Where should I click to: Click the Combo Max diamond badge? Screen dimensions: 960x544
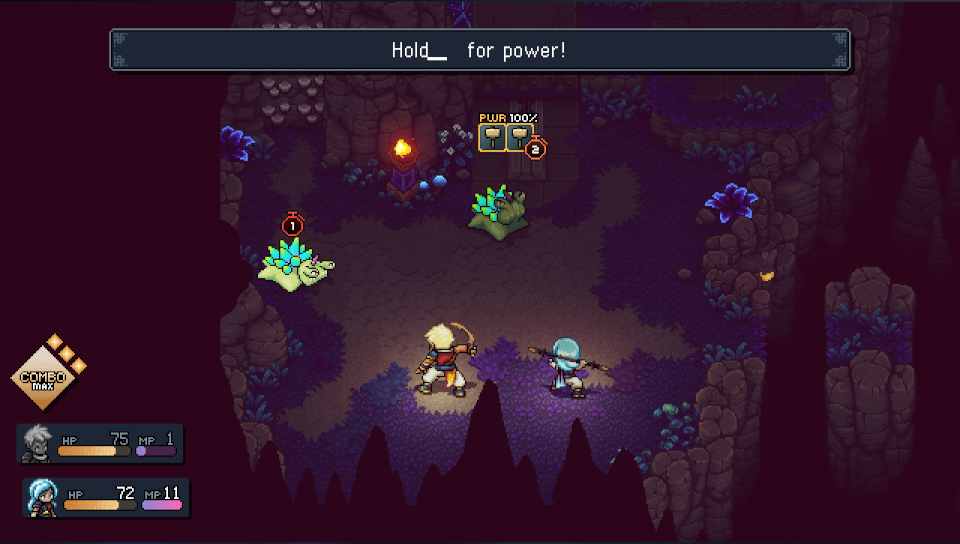(42, 379)
